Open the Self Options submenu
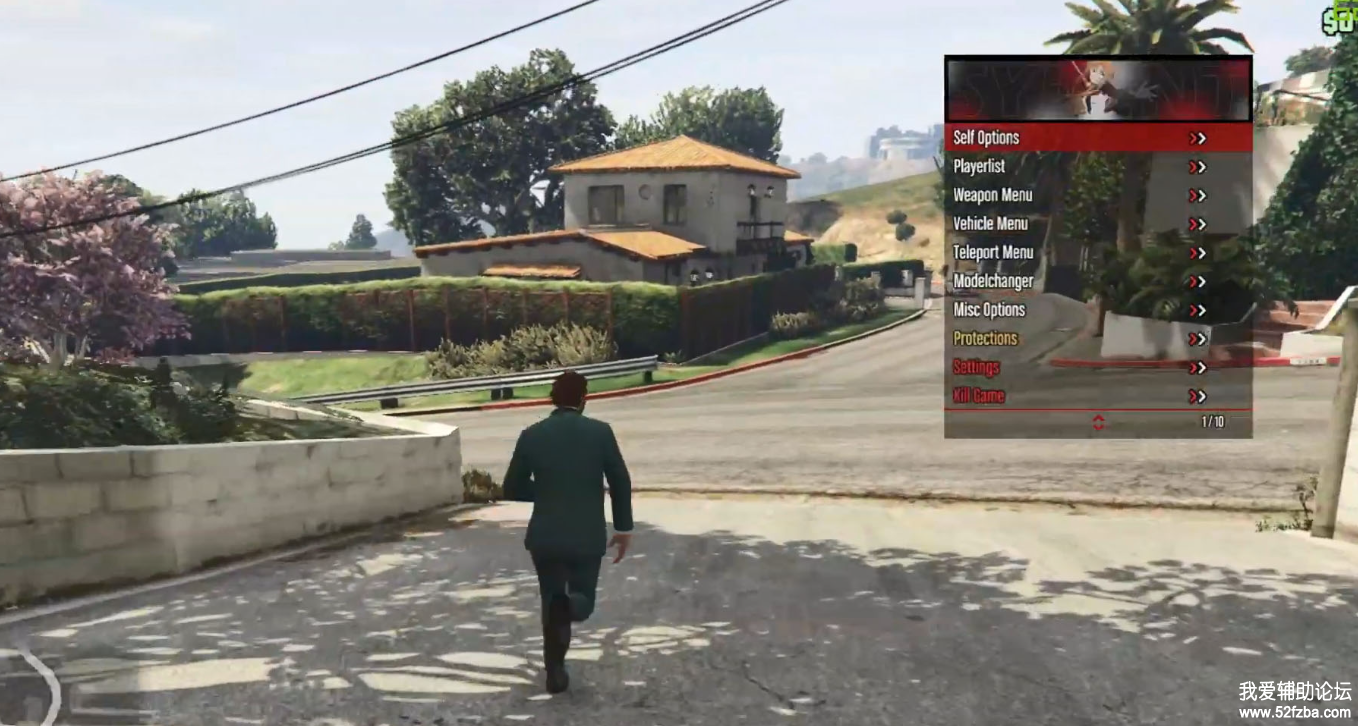 coord(1097,138)
